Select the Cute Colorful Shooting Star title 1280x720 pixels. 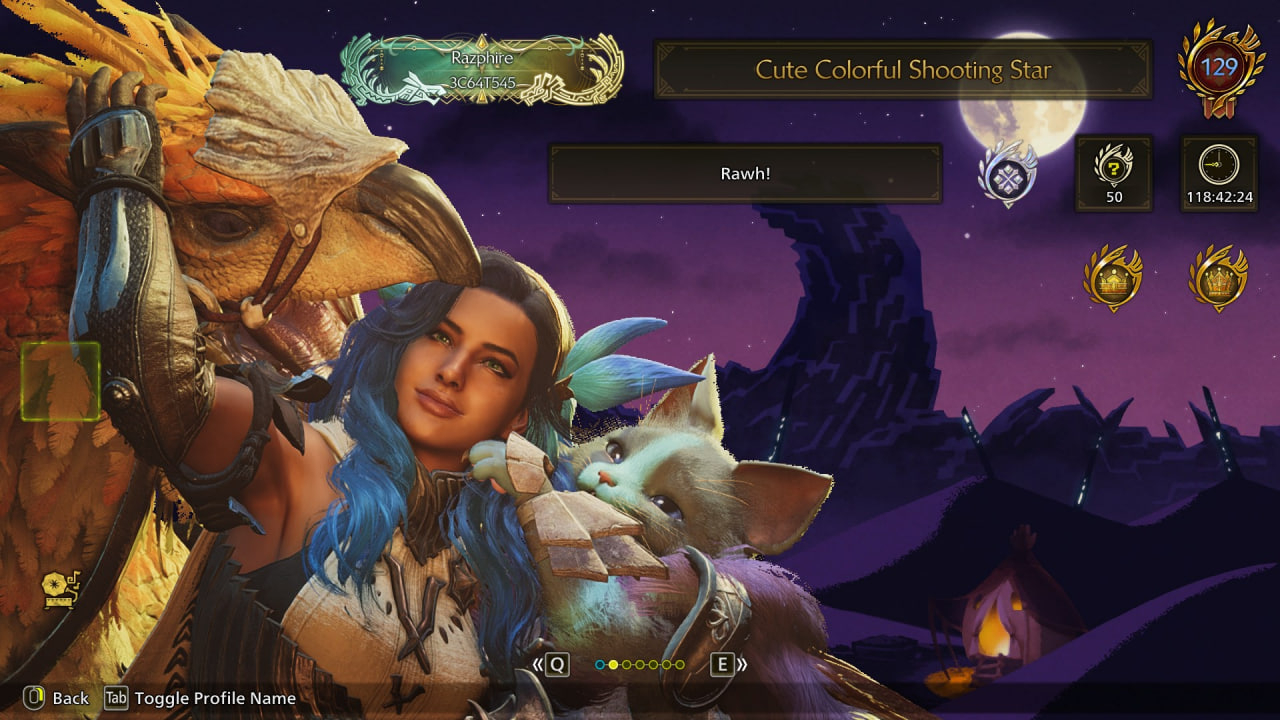pos(903,70)
